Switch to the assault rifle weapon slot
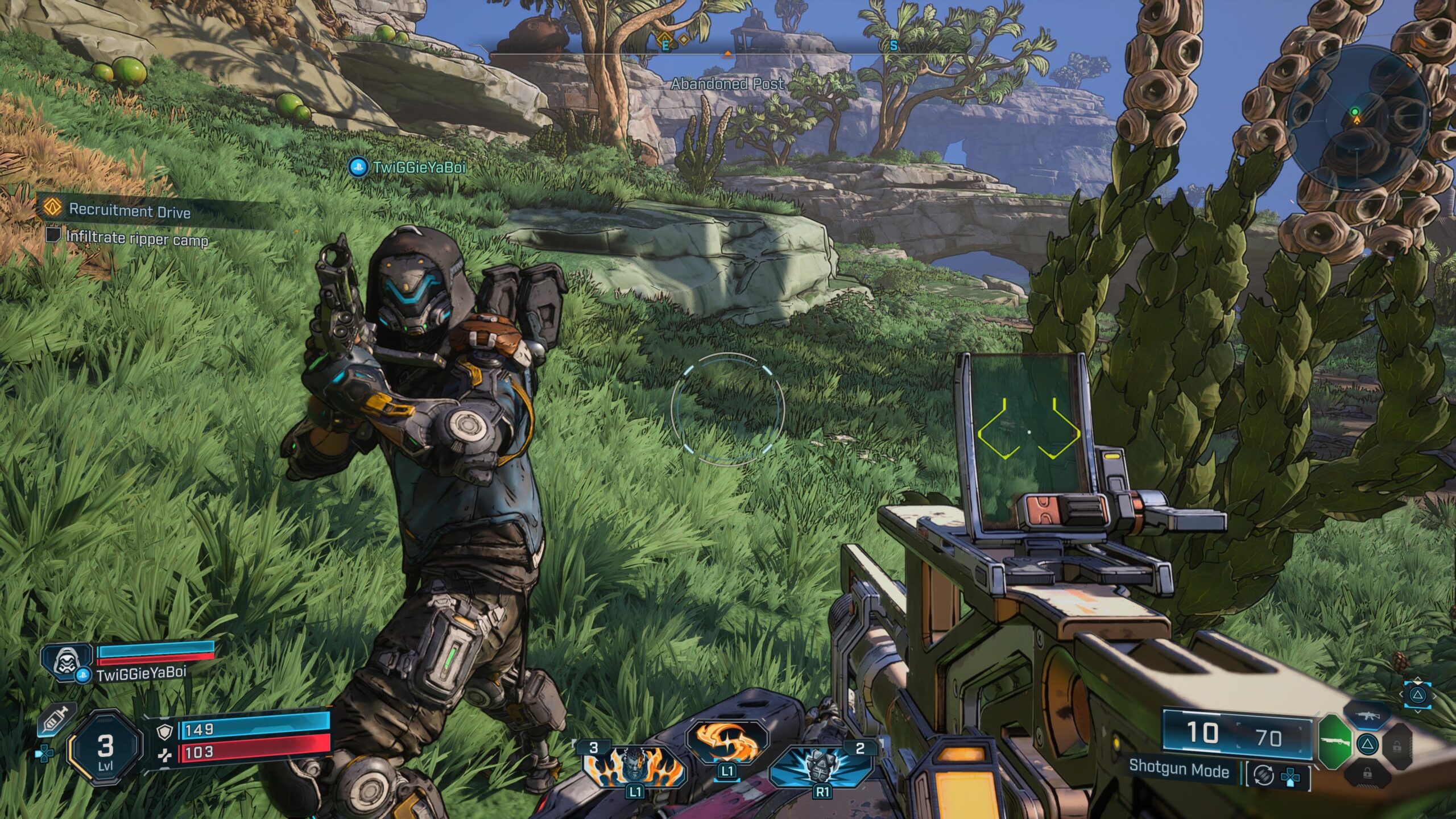The width and height of the screenshot is (1456, 819). [x=1367, y=715]
